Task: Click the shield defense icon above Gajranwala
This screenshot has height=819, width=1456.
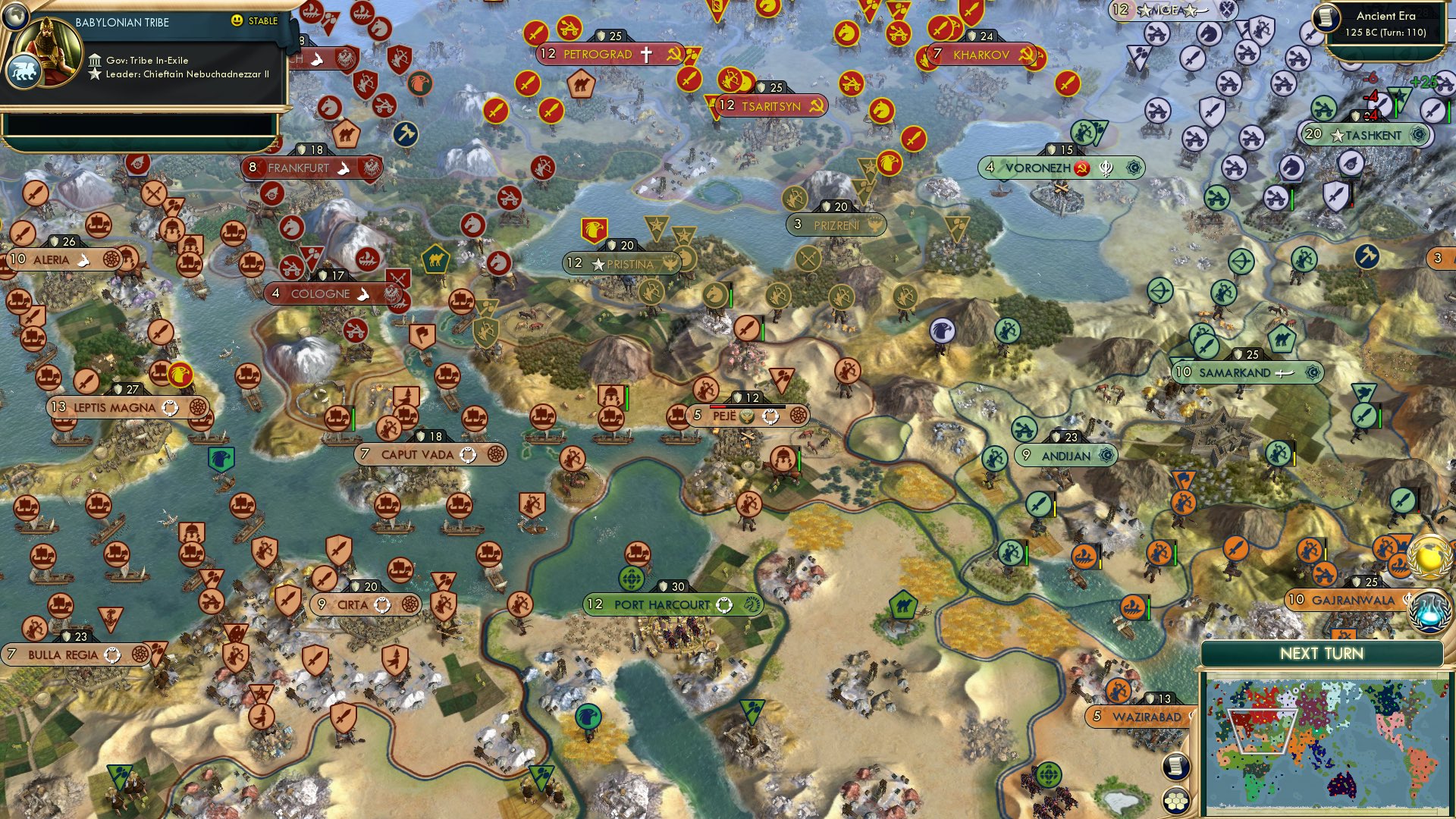Action: [x=1357, y=582]
